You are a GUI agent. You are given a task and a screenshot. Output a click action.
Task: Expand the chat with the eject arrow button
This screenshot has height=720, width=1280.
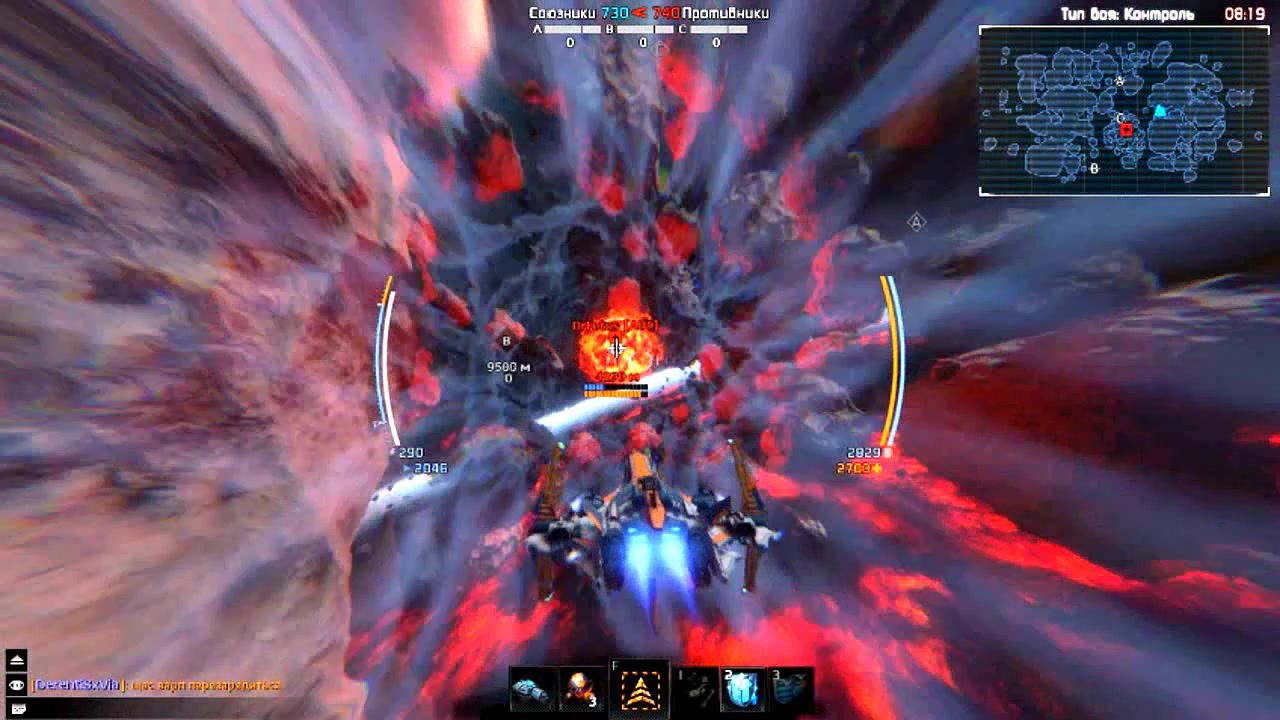click(17, 660)
